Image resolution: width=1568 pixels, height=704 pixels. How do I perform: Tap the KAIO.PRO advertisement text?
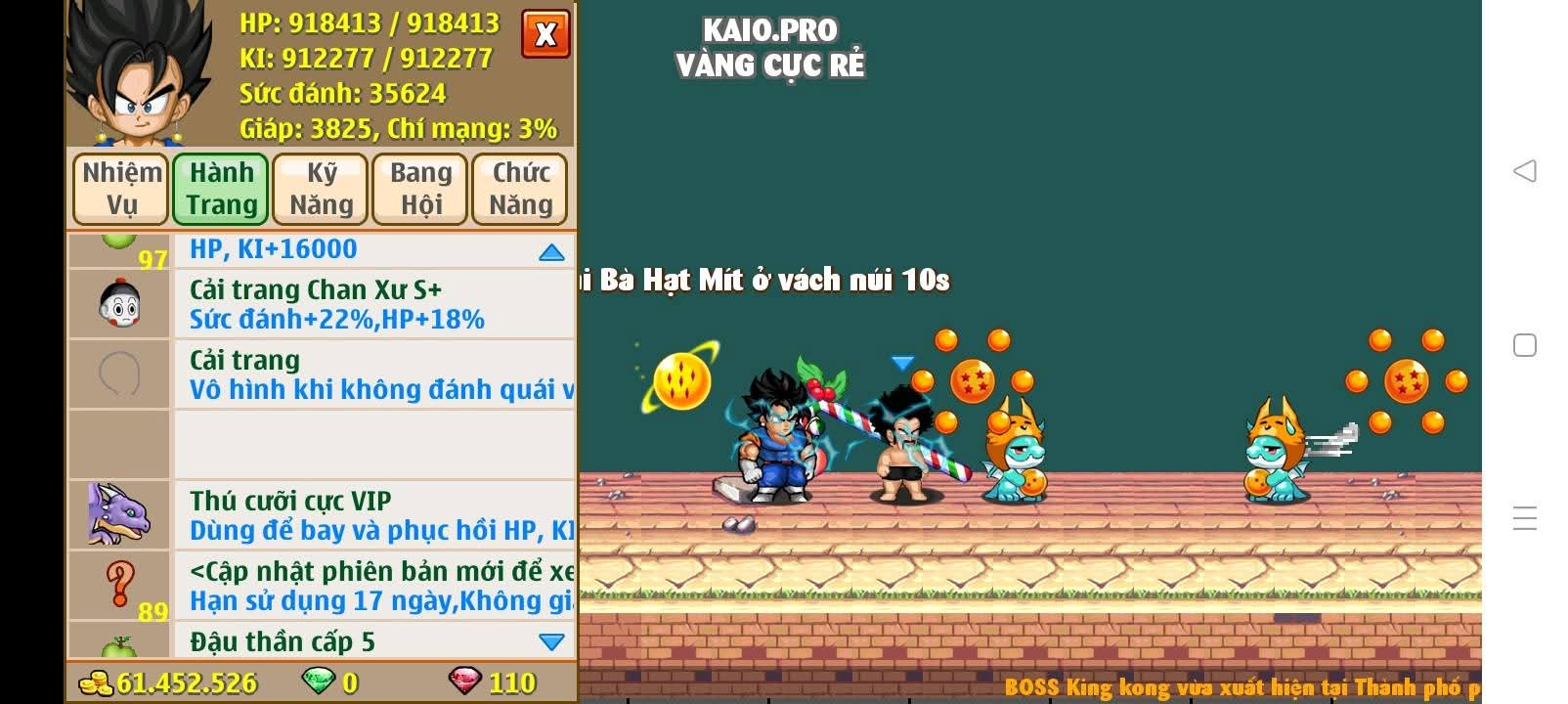coord(770,30)
